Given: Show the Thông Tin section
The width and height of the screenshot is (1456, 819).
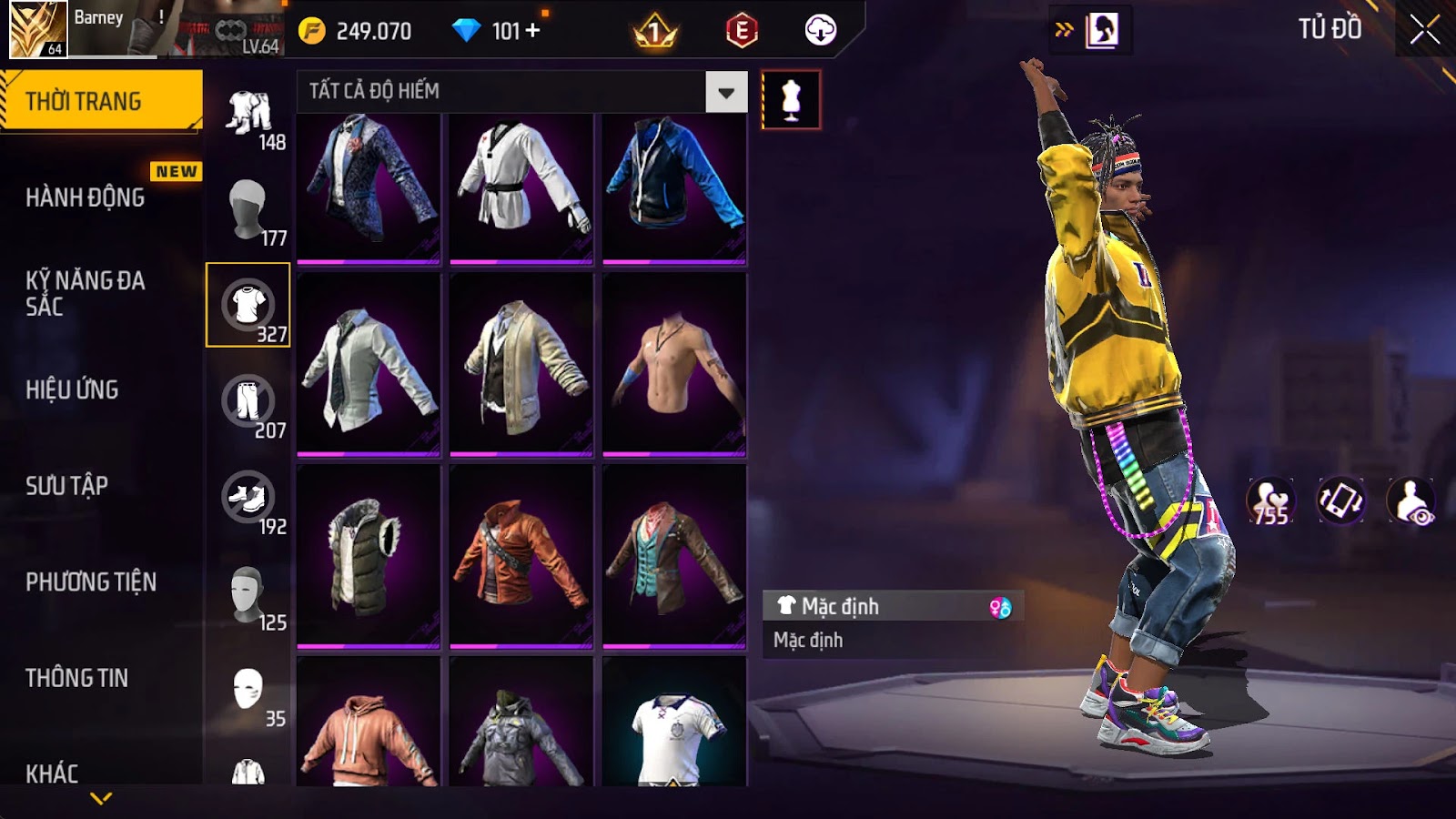Looking at the screenshot, I should click(x=77, y=678).
